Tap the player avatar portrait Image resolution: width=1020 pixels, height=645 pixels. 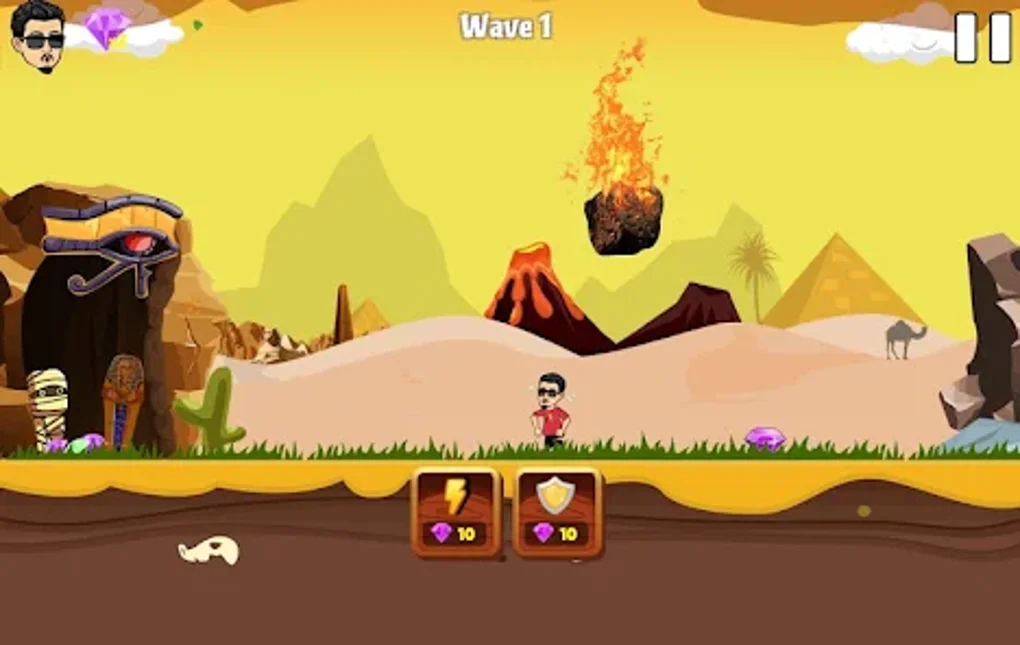pyautogui.click(x=39, y=35)
